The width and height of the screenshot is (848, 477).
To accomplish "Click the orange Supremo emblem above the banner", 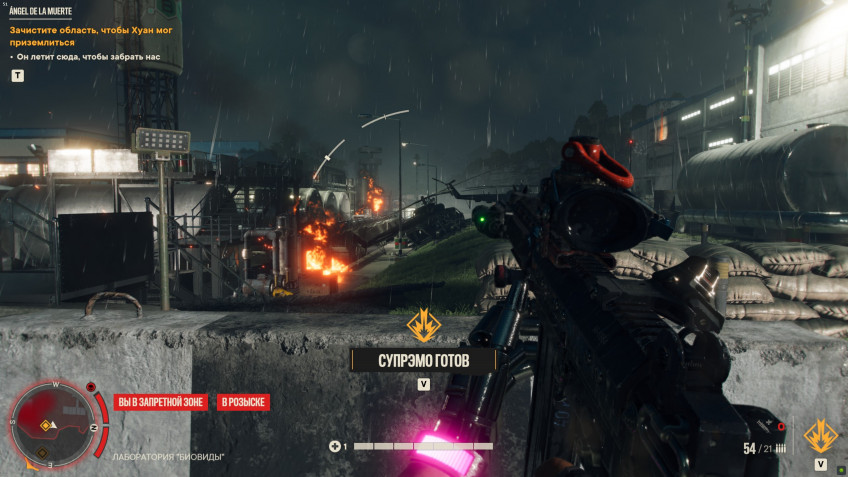I will [423, 324].
